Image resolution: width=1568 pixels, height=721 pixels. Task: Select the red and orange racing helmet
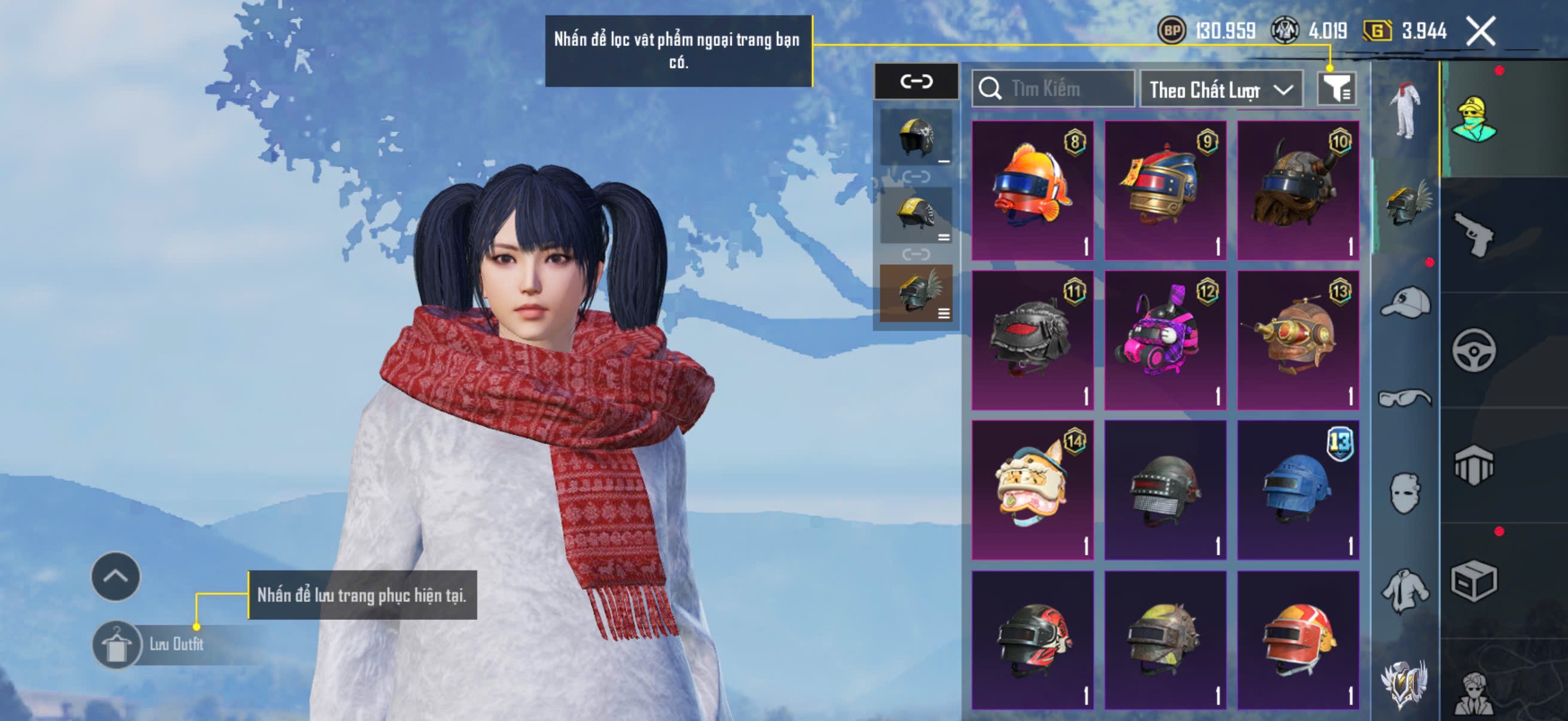coord(1298,640)
